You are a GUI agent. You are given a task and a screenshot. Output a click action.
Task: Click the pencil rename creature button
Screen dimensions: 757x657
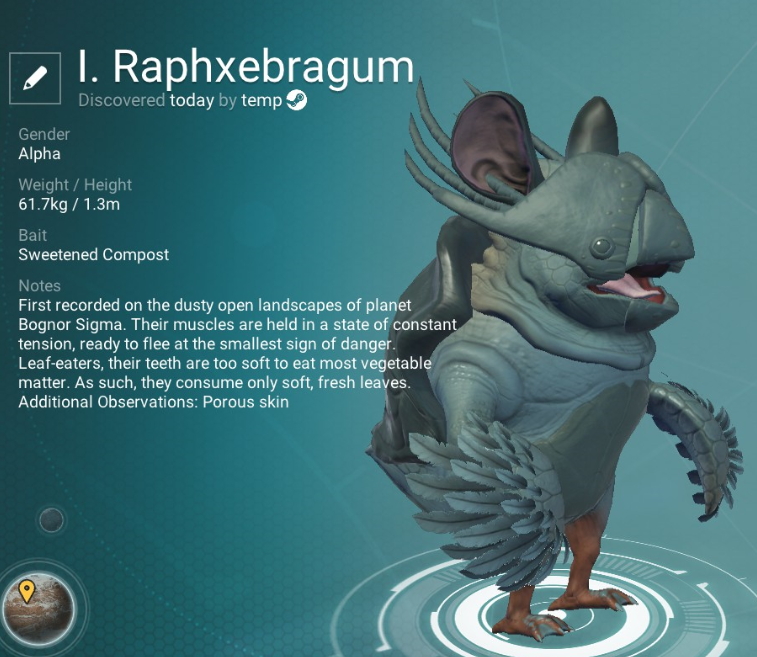pyautogui.click(x=35, y=76)
